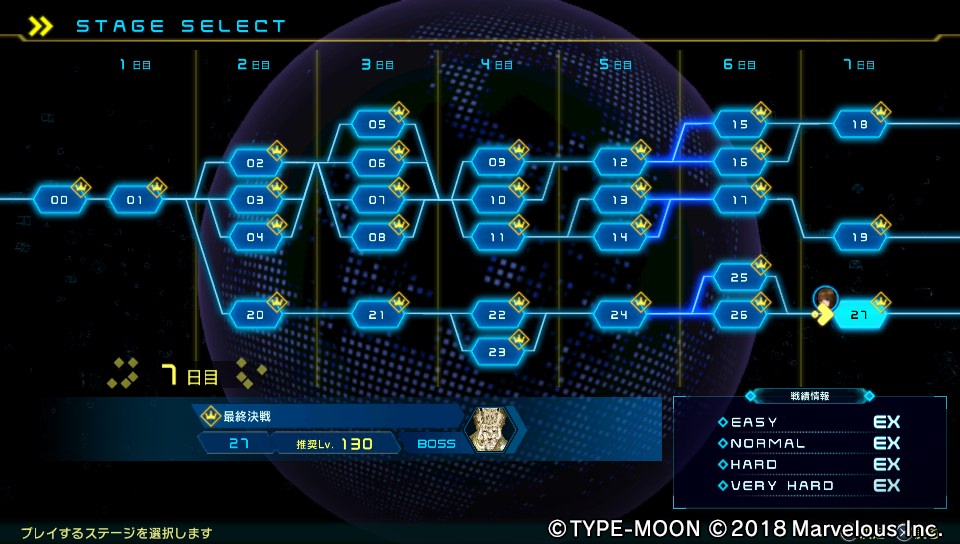Choose stage 15 node
The height and width of the screenshot is (544, 960).
pyautogui.click(x=740, y=125)
